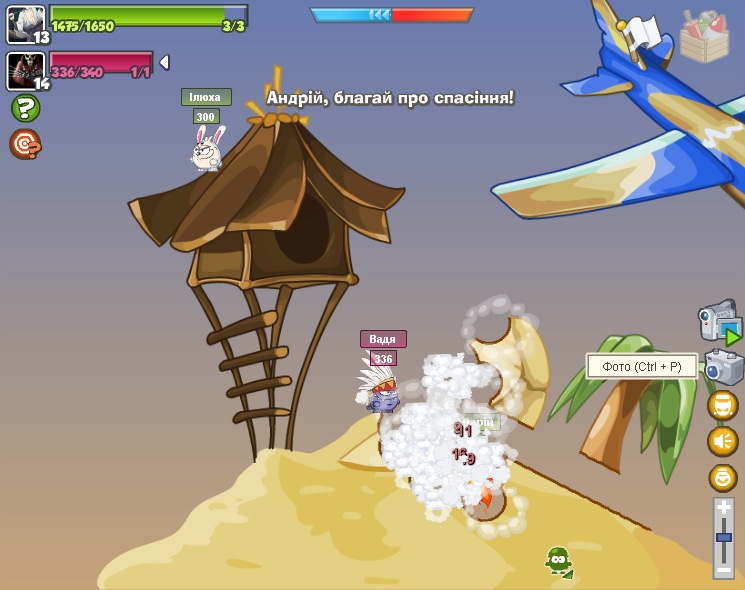Click the orange smiley button below the speaker
The height and width of the screenshot is (590, 745).
(x=722, y=477)
